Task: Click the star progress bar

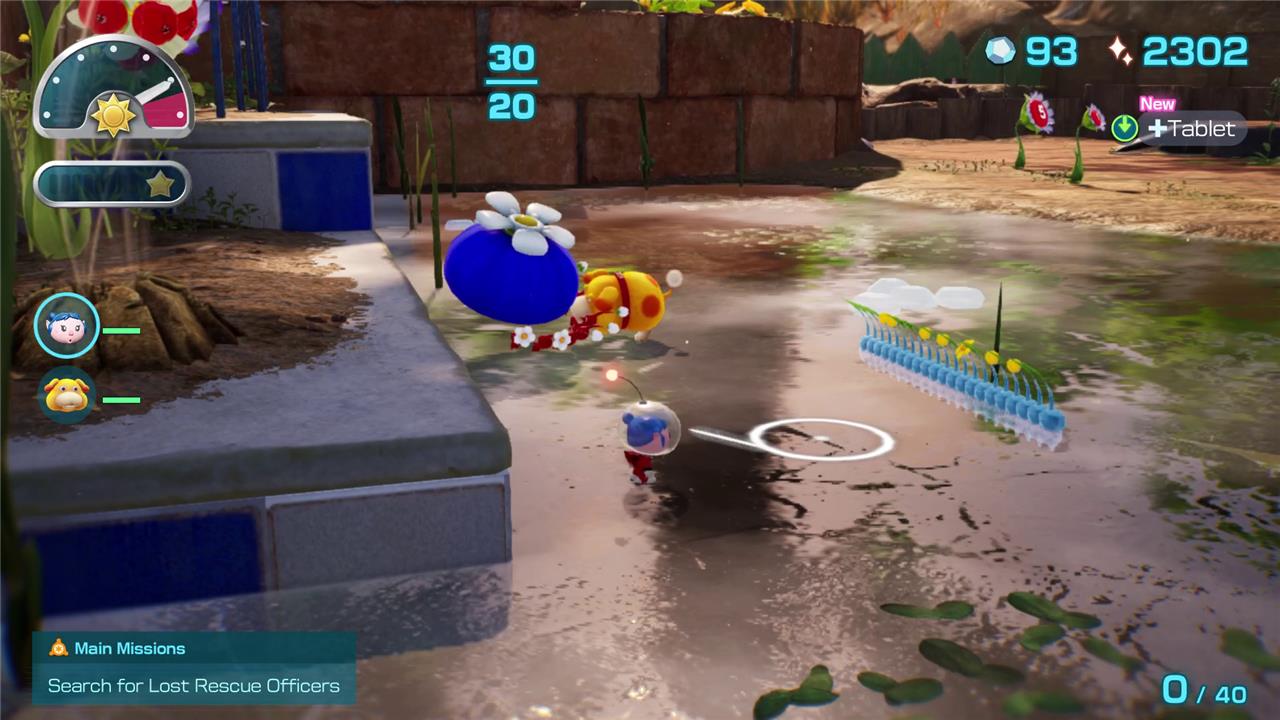Action: click(112, 184)
